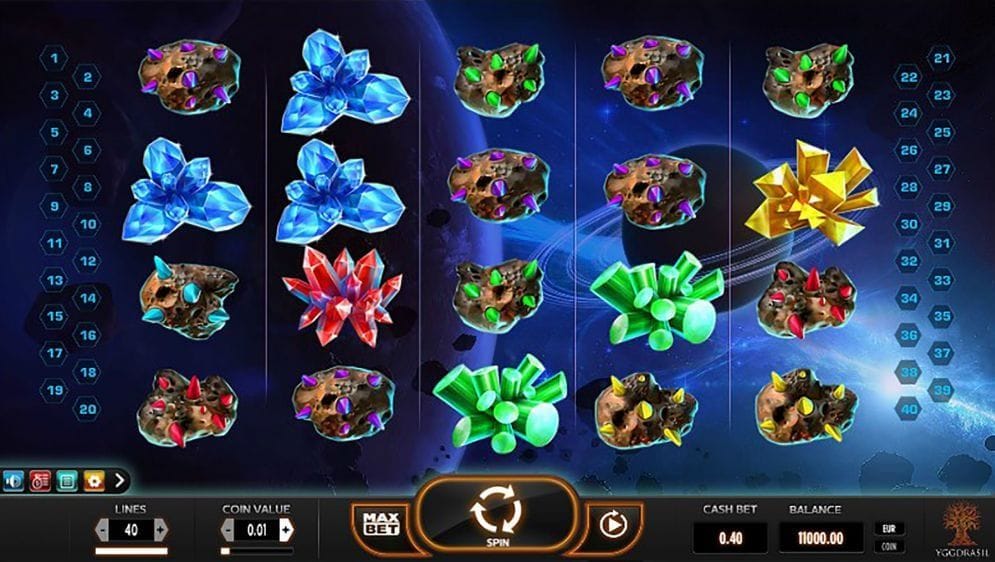Open the red paytable icon

(x=41, y=480)
